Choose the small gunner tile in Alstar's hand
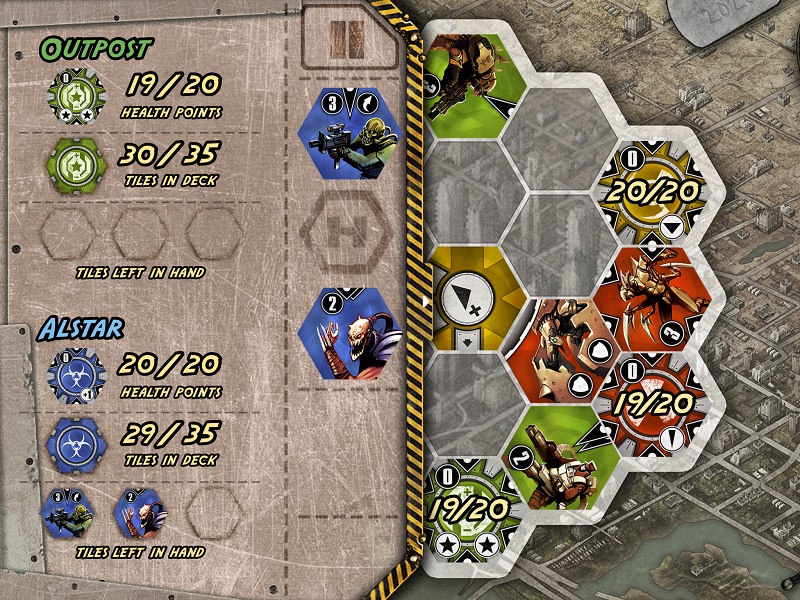The height and width of the screenshot is (600, 800). pos(67,510)
